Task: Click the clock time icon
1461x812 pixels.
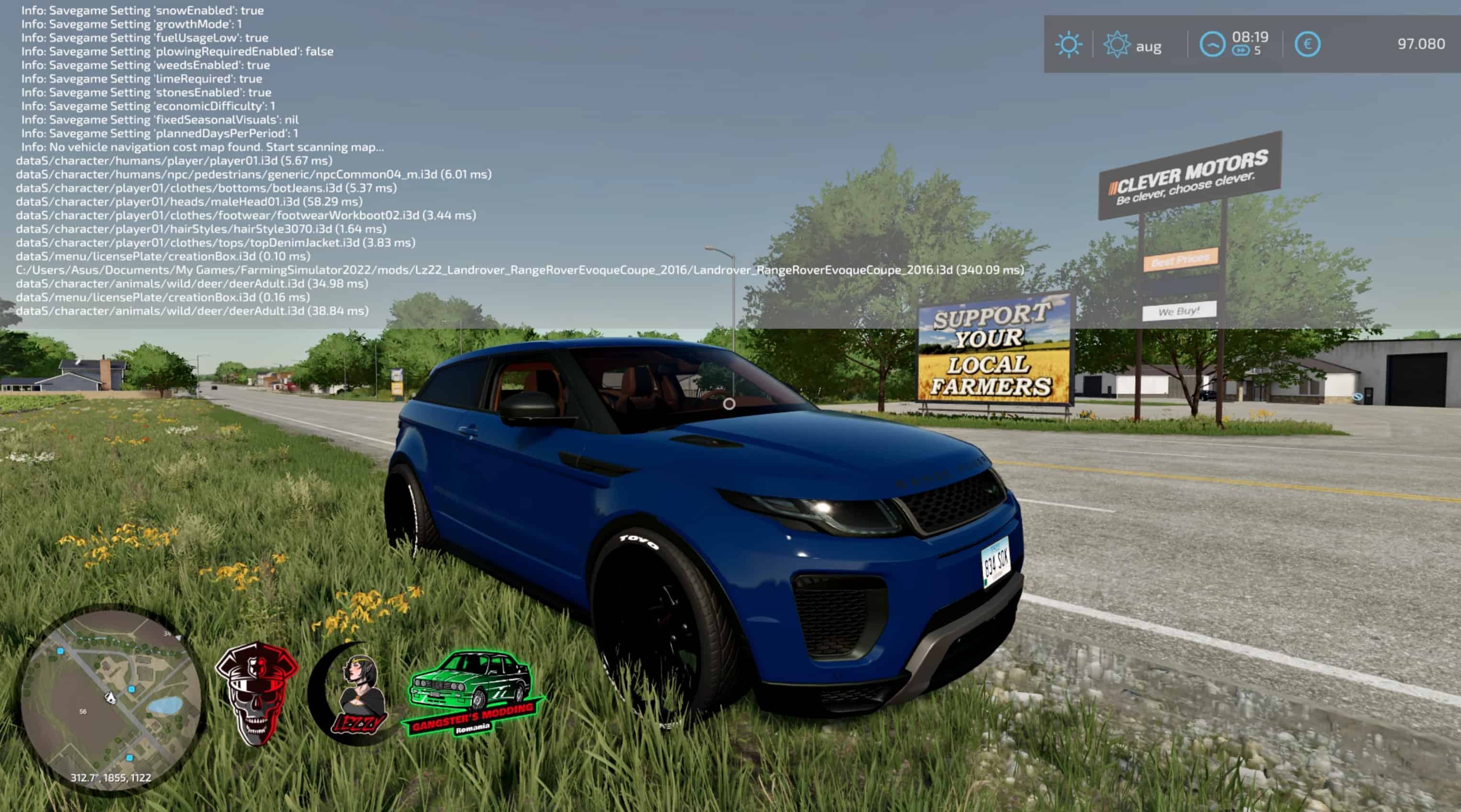Action: (1212, 45)
